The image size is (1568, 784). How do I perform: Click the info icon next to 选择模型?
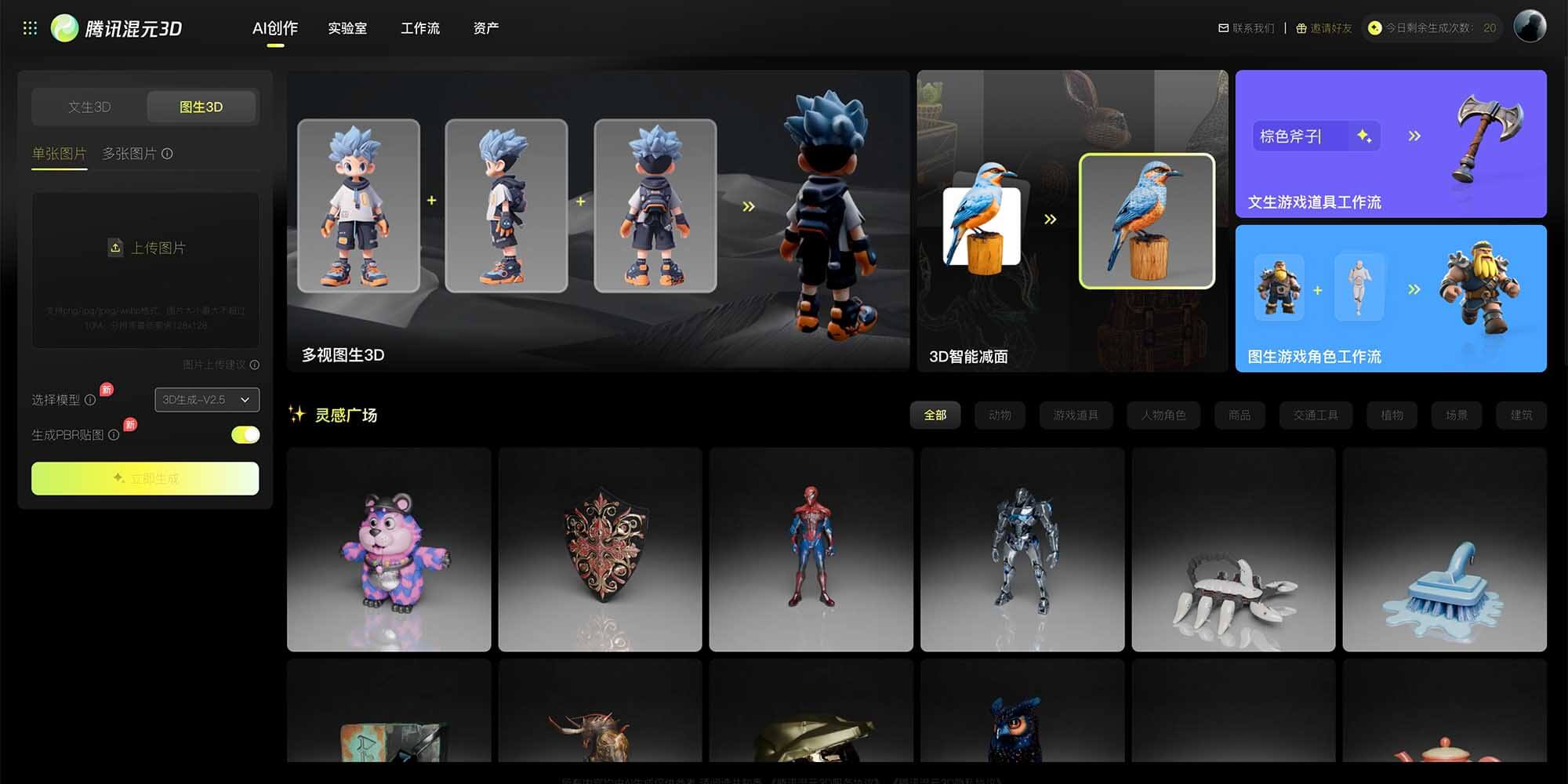point(92,400)
